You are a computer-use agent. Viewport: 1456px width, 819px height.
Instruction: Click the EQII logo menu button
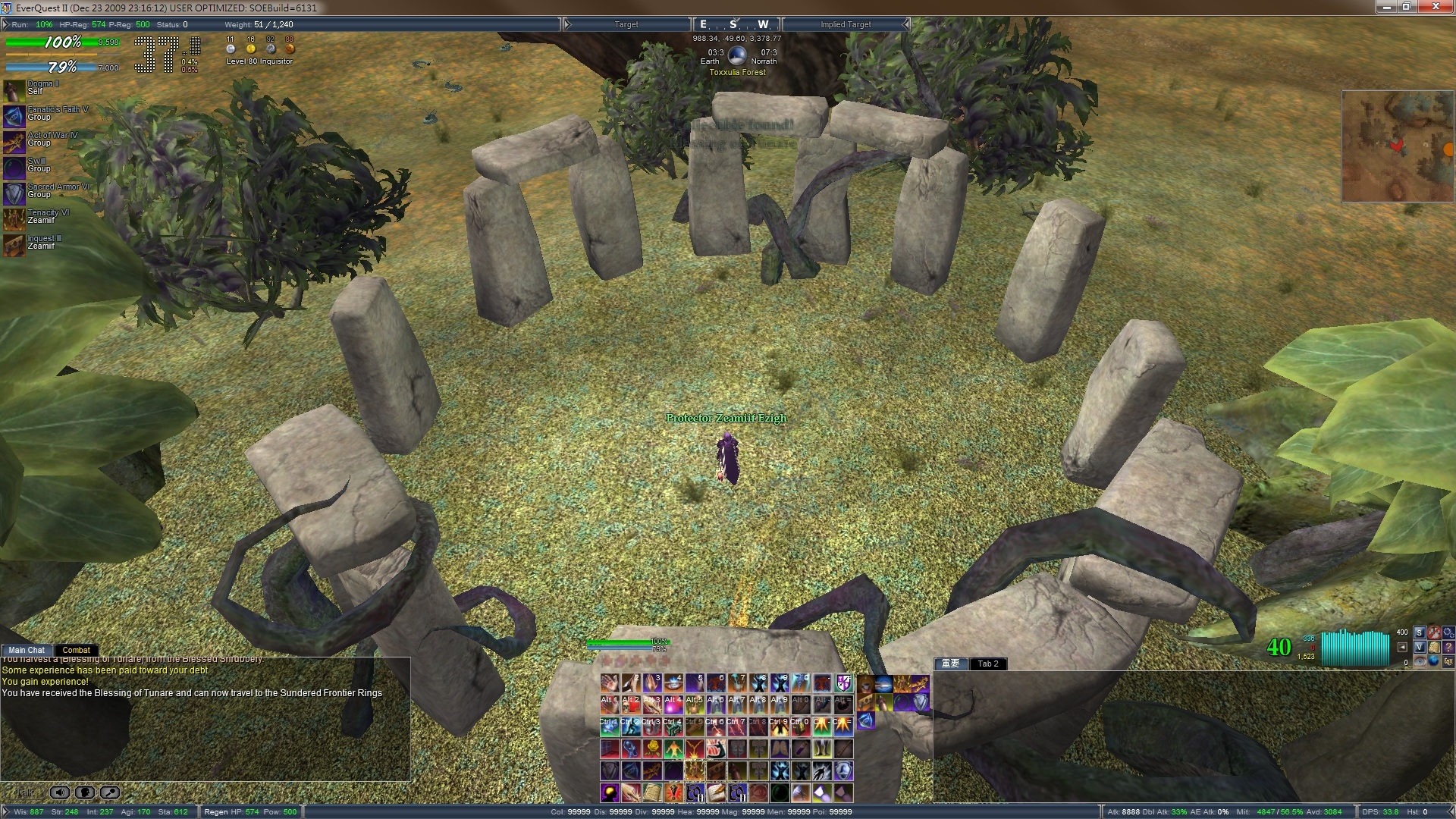1448,662
